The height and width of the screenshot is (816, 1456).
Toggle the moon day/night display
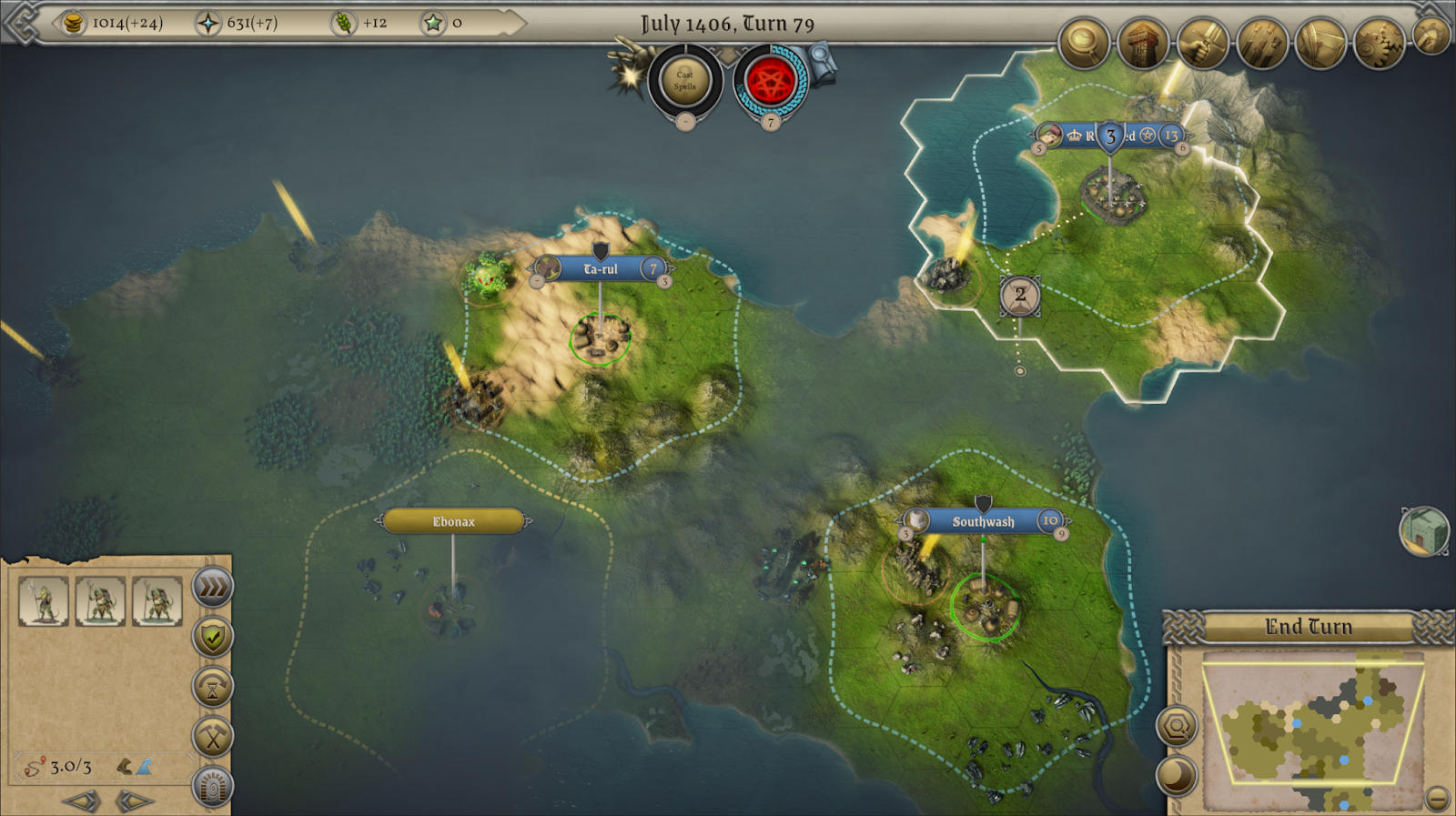click(x=1177, y=777)
